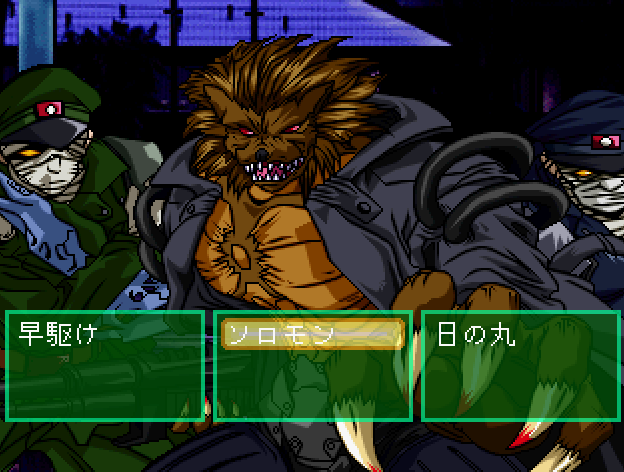Choose the highlighted ソロモン option
Image resolution: width=624 pixels, height=472 pixels.
[x=312, y=335]
